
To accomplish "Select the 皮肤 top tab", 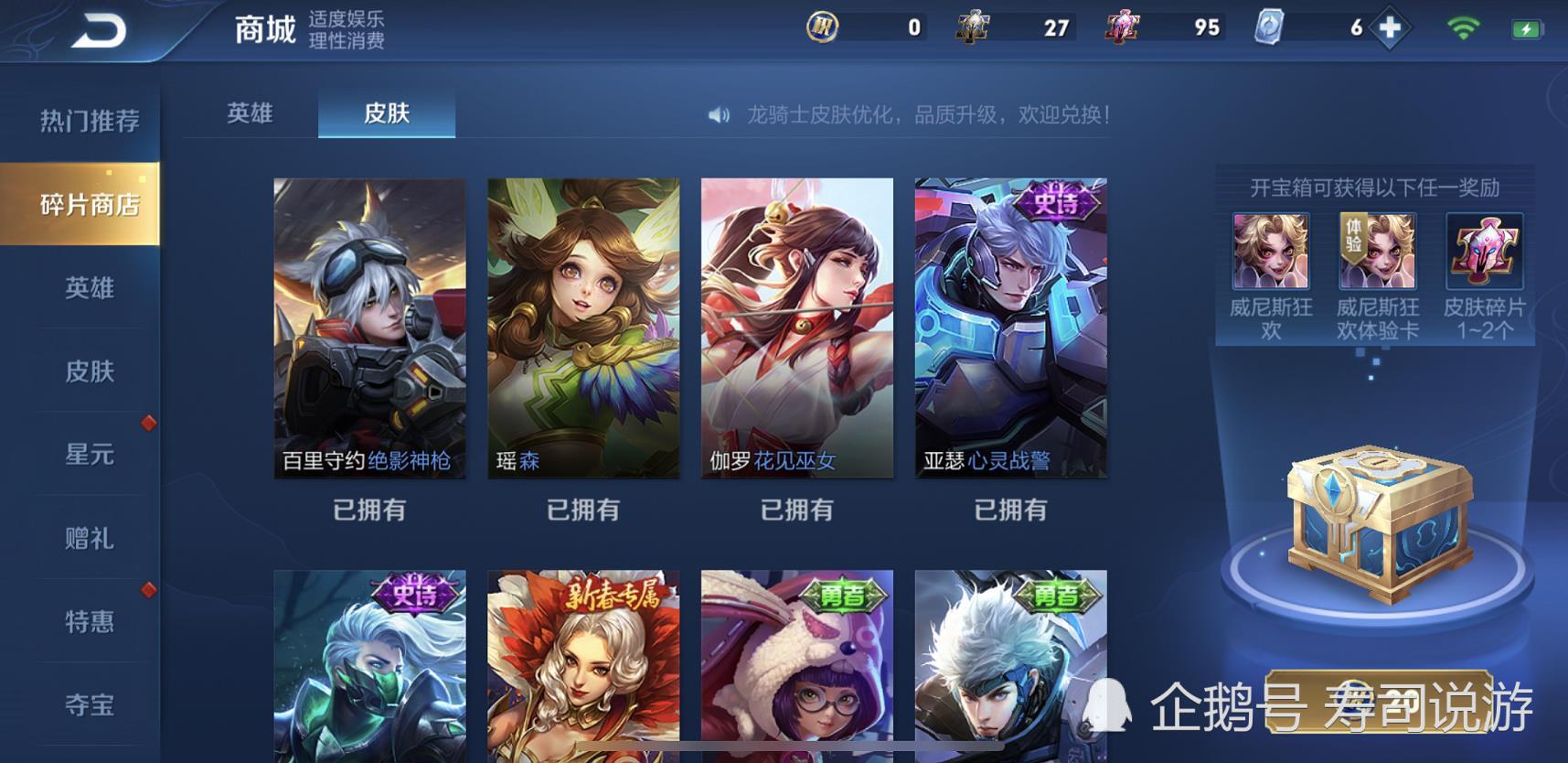I will point(387,113).
